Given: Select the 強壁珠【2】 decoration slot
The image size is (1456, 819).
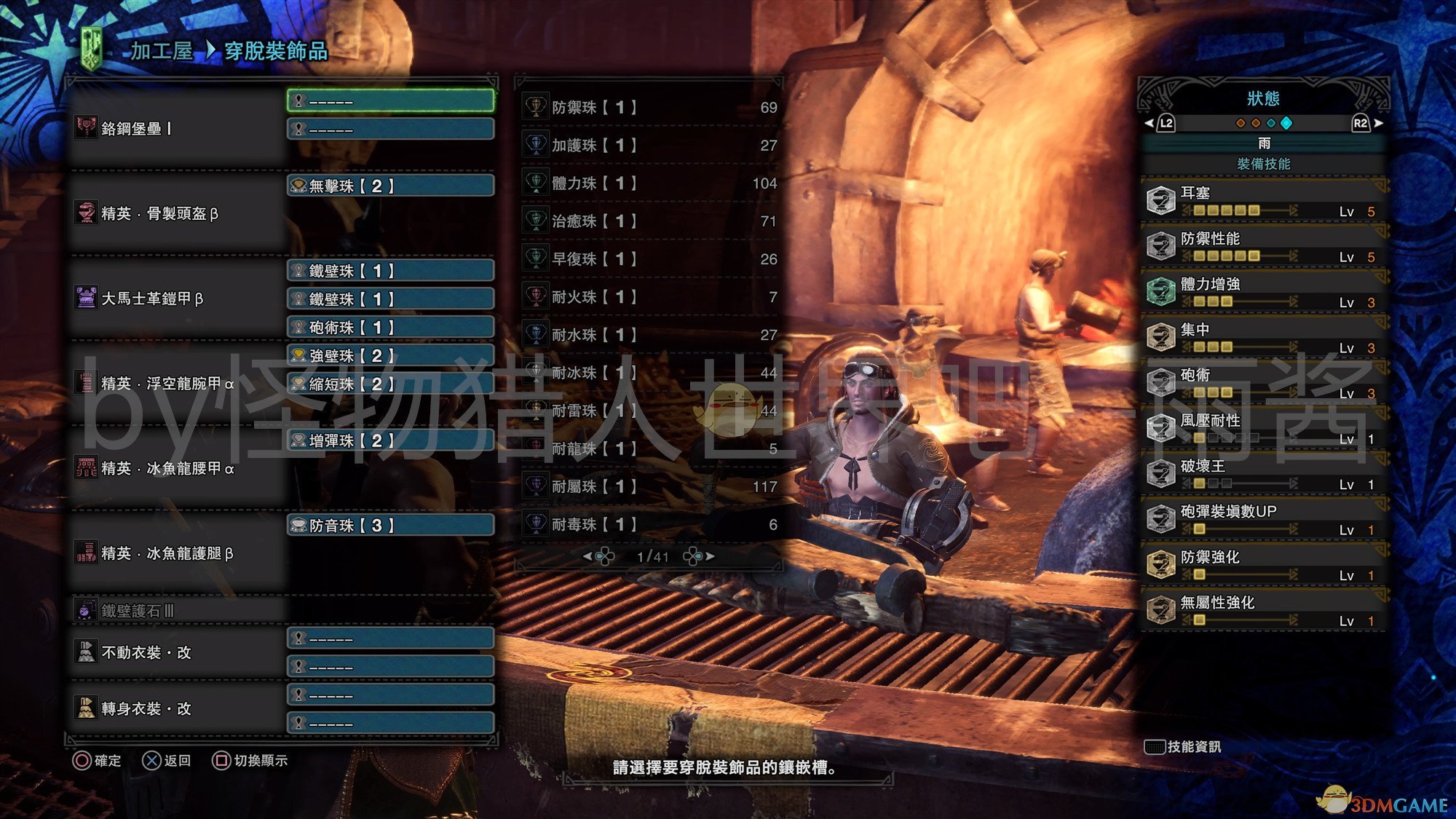Looking at the screenshot, I should pyautogui.click(x=391, y=356).
